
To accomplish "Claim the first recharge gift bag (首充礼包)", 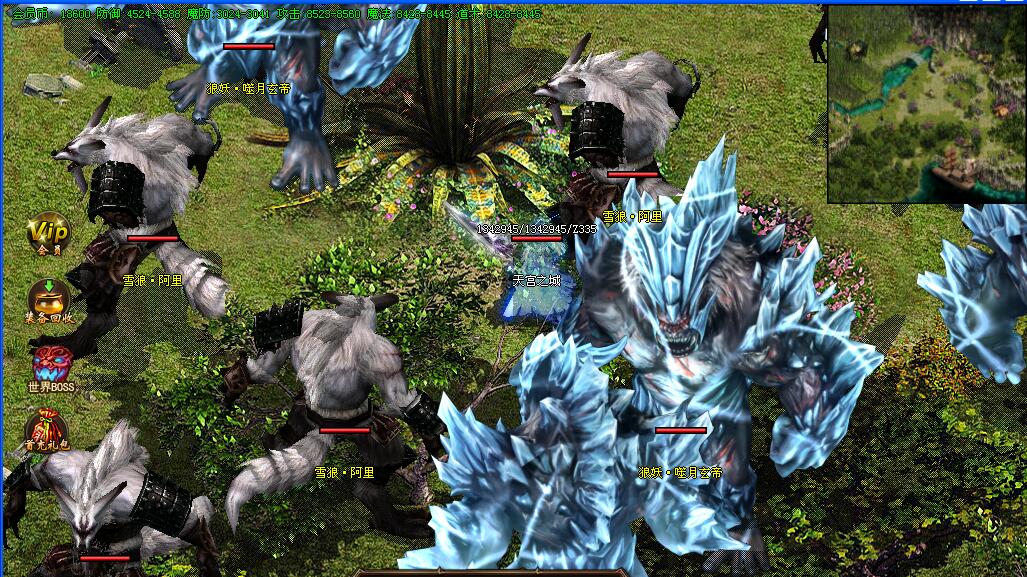I will [x=47, y=430].
